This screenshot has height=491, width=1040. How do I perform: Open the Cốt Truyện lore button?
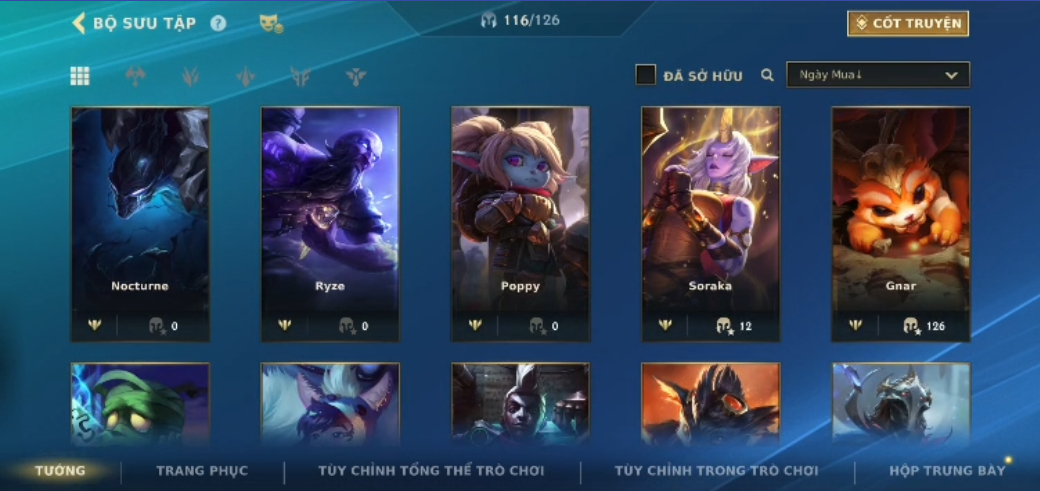click(x=907, y=23)
